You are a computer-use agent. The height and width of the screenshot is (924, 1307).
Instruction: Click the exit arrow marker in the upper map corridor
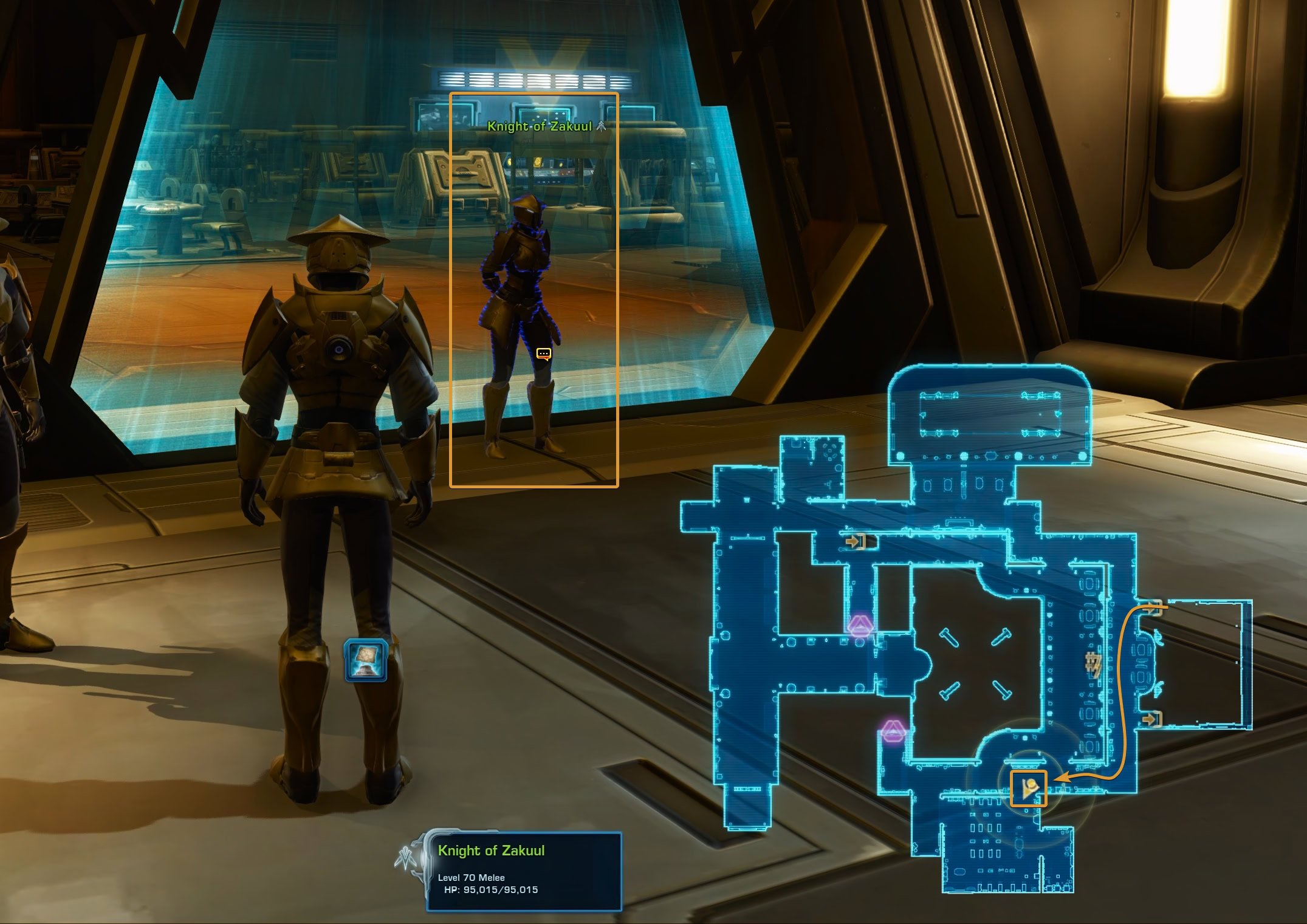856,541
